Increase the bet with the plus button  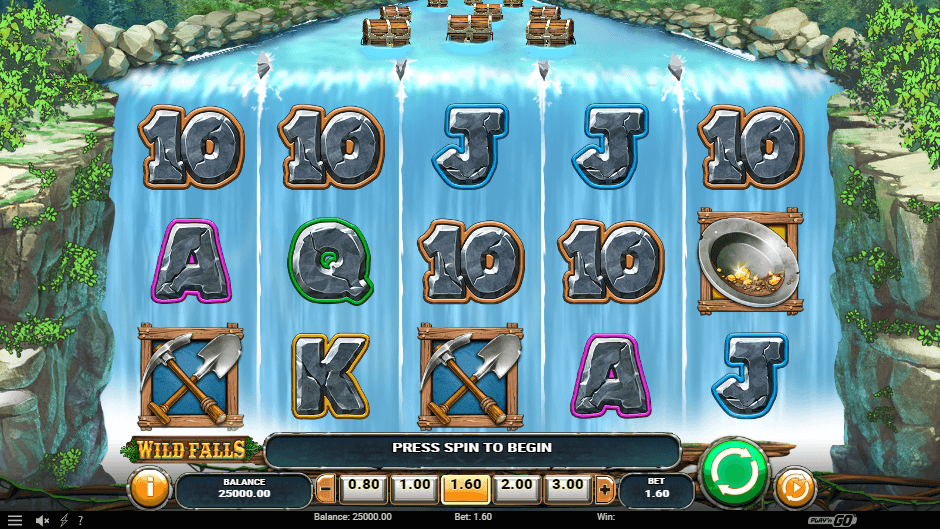click(x=604, y=489)
